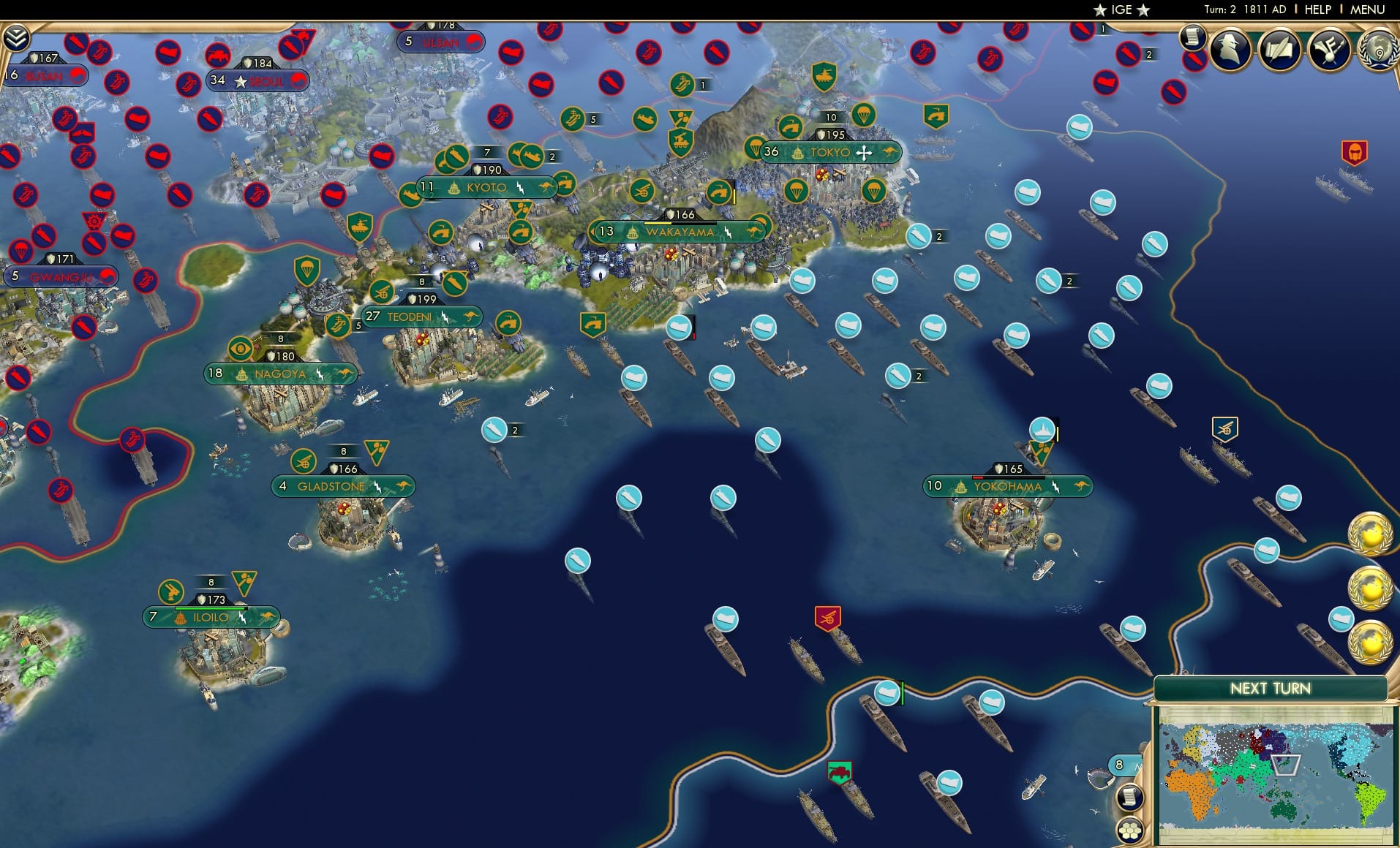Open the Diplomacy overview scroll-and-quill icon
The image size is (1400, 848).
(x=1279, y=50)
